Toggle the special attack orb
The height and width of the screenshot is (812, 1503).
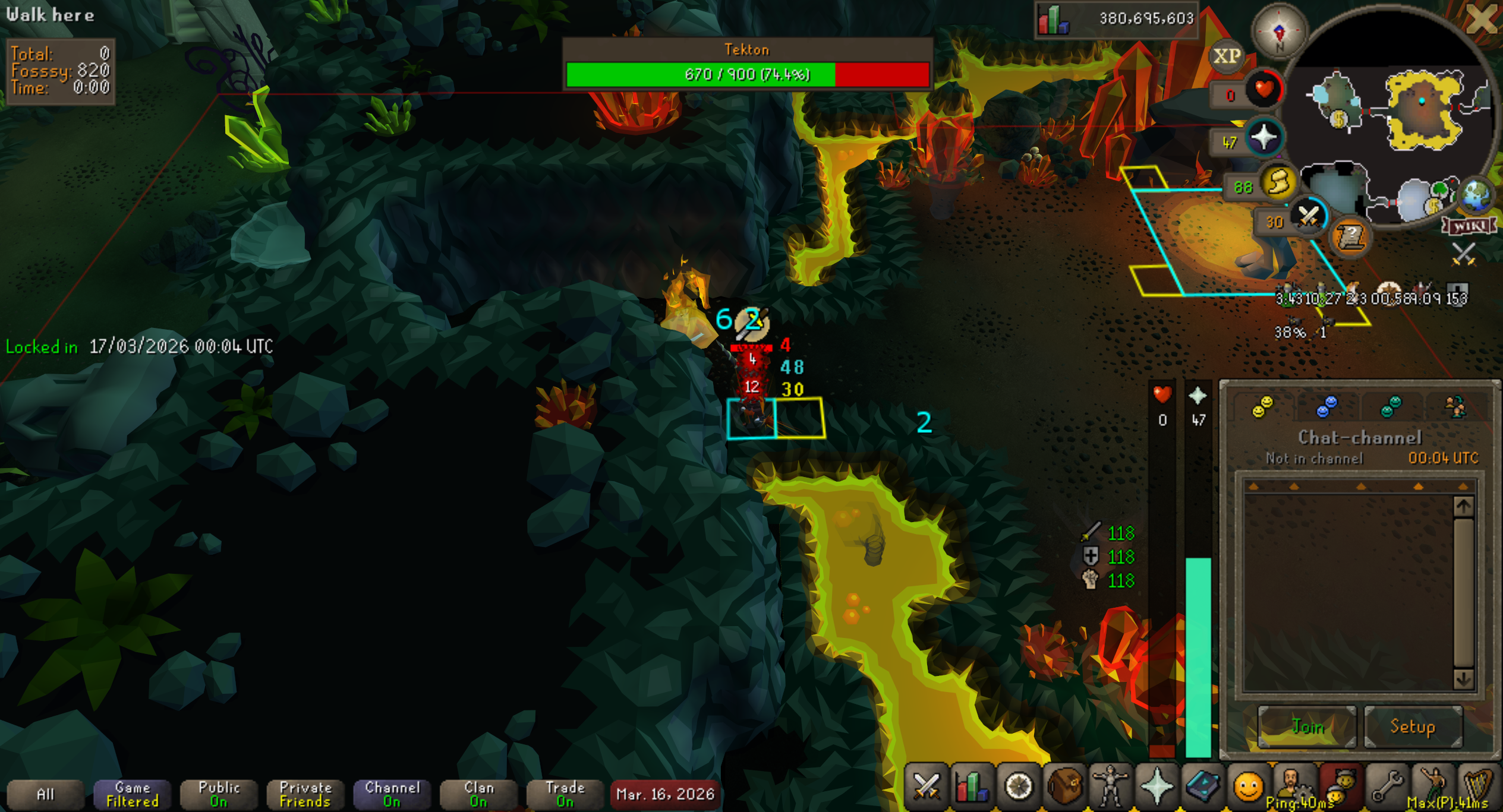[x=1309, y=216]
